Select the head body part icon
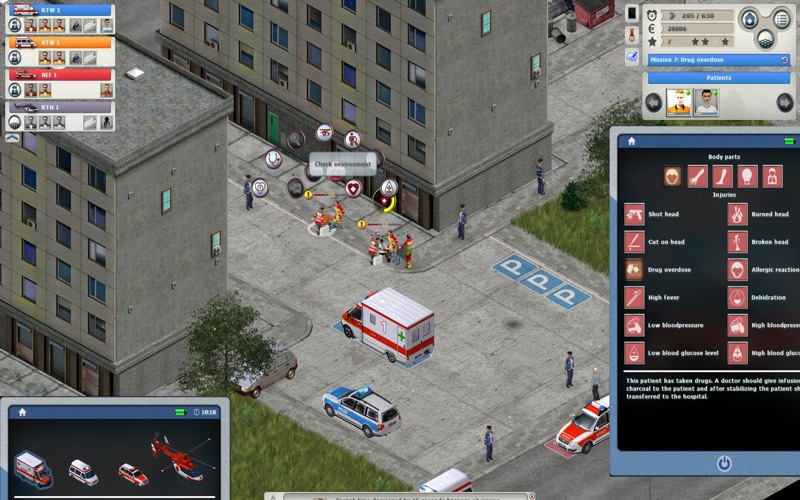800x500 pixels. click(x=672, y=177)
